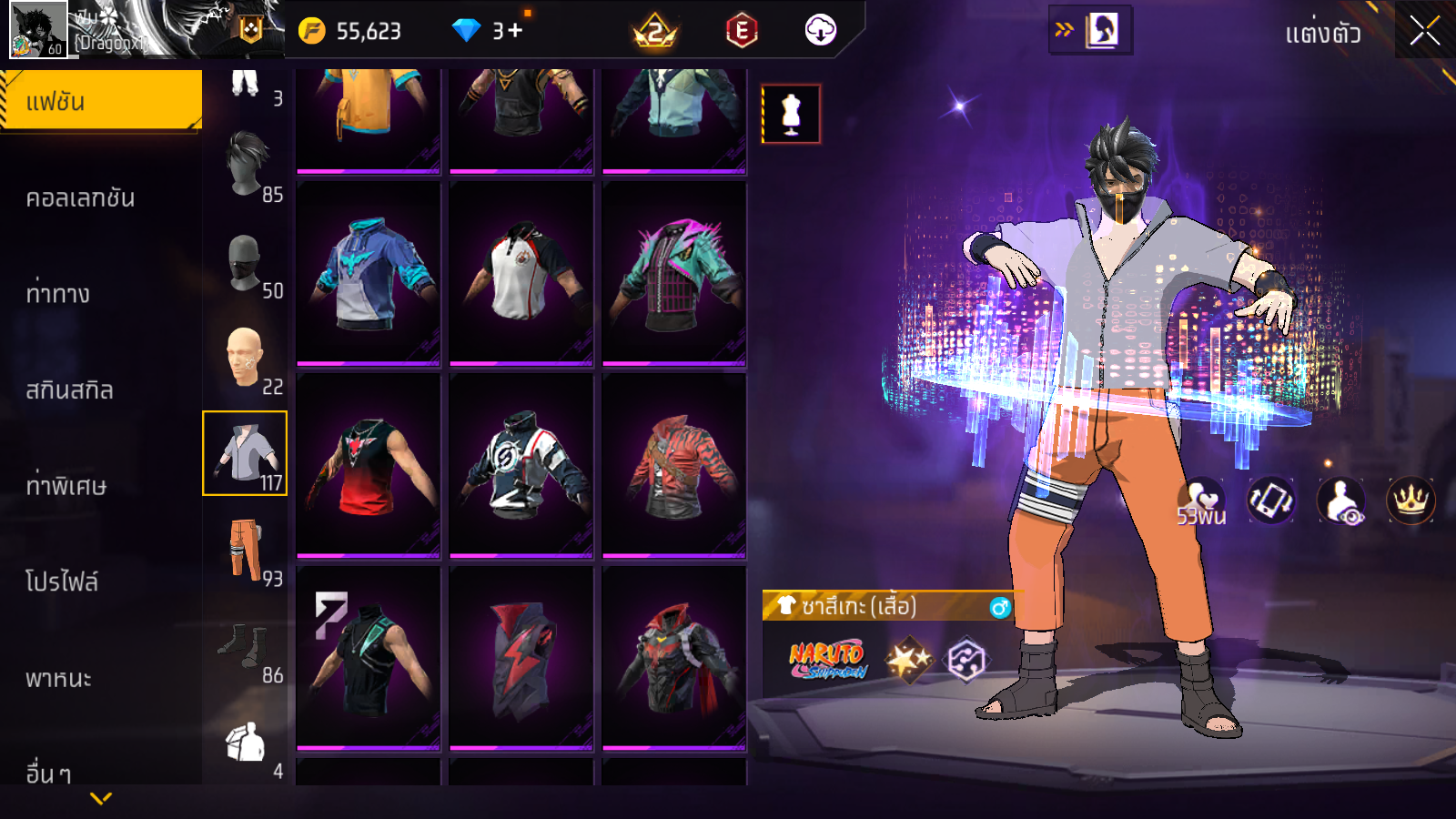Select the โปรไฟล์ profile menu
The width and height of the screenshot is (1456, 819).
(62, 581)
